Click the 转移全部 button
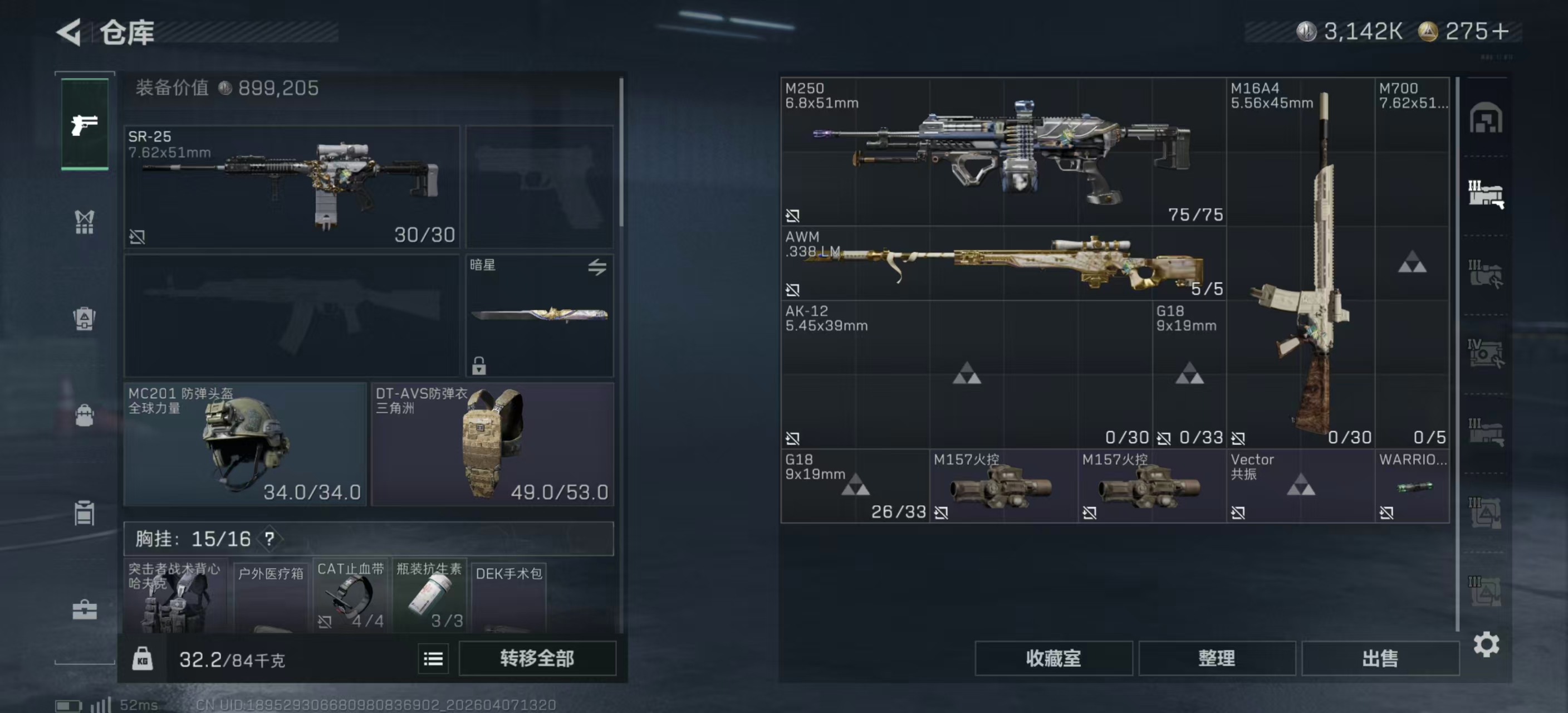1568x713 pixels. 537,658
